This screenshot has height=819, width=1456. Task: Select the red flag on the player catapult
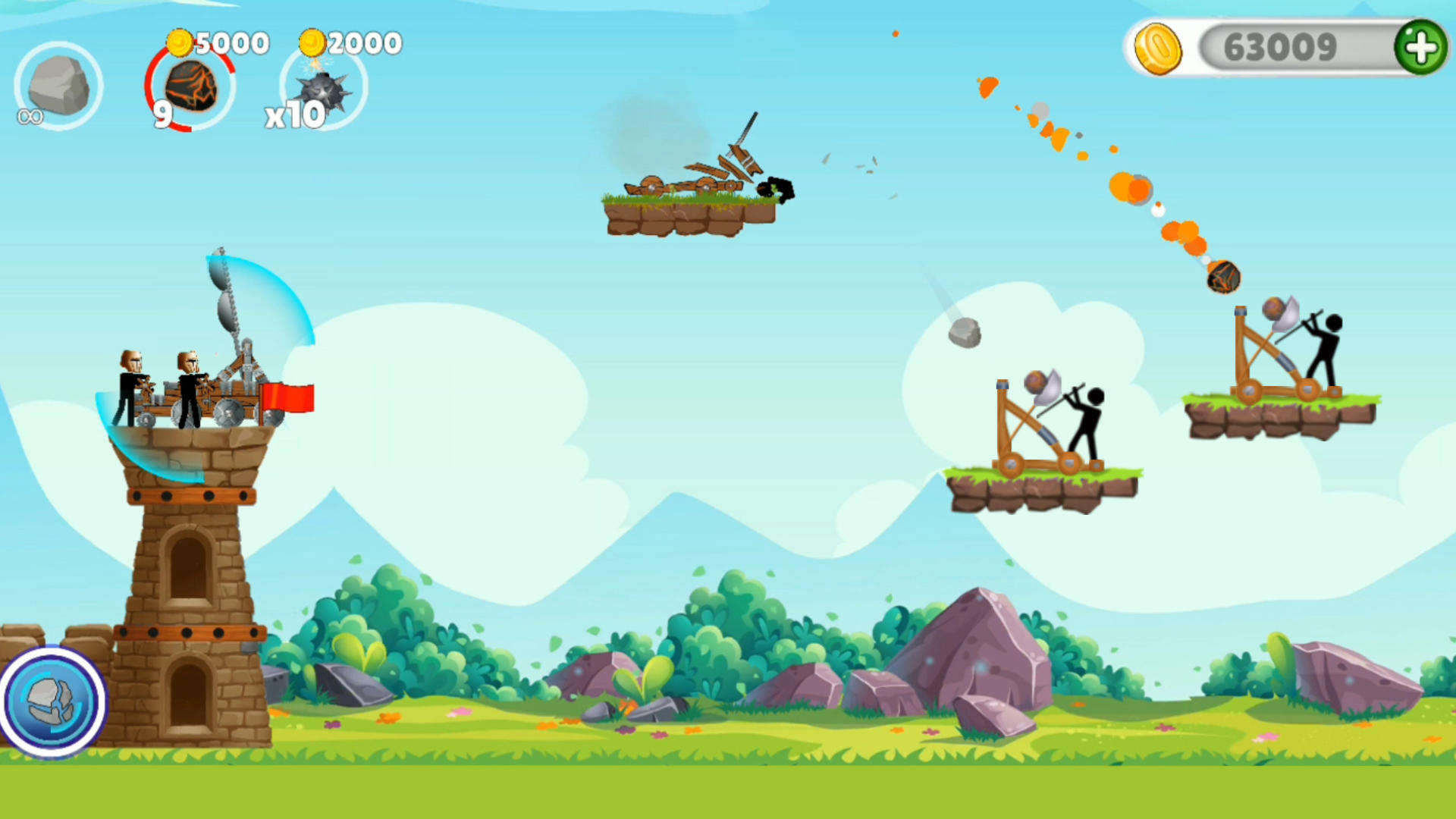coord(289,396)
